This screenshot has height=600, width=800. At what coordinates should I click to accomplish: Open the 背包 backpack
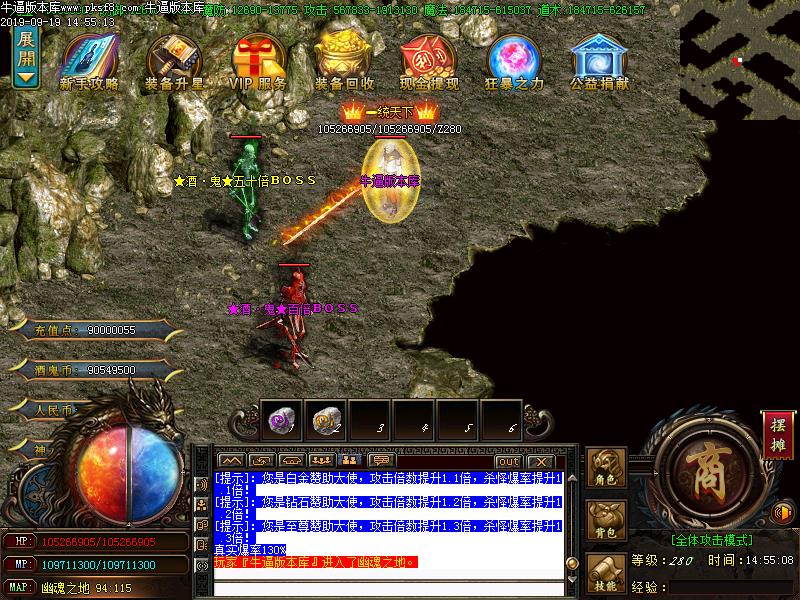(x=606, y=521)
